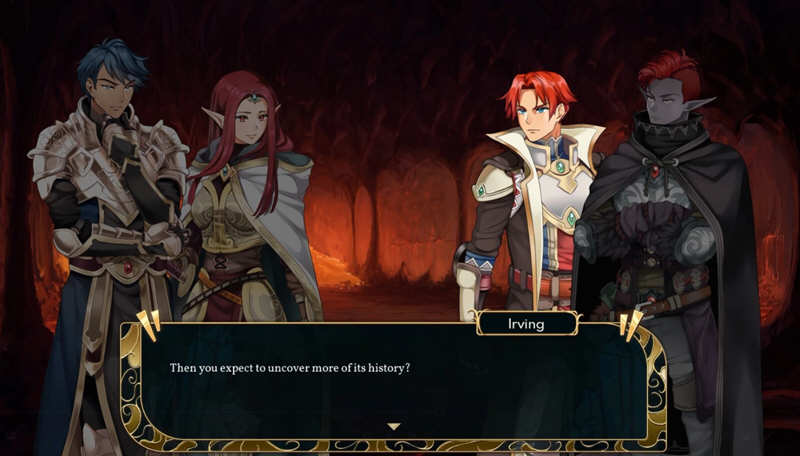Click the dialogue advance arrow
Screen dimensions: 800x456
click(393, 426)
